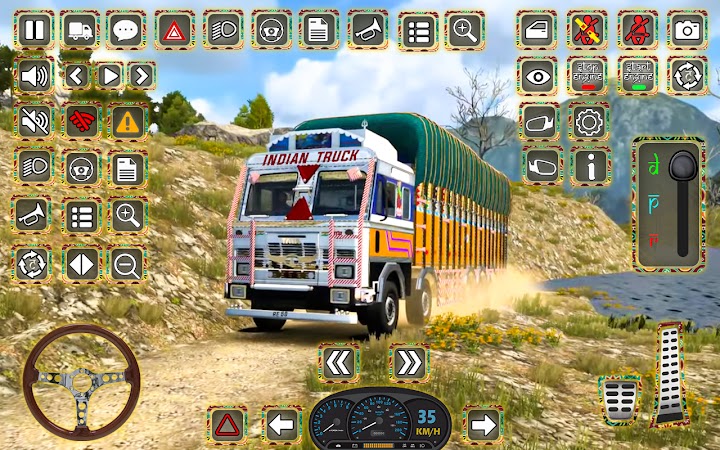Toggle the eye view button

[537, 75]
